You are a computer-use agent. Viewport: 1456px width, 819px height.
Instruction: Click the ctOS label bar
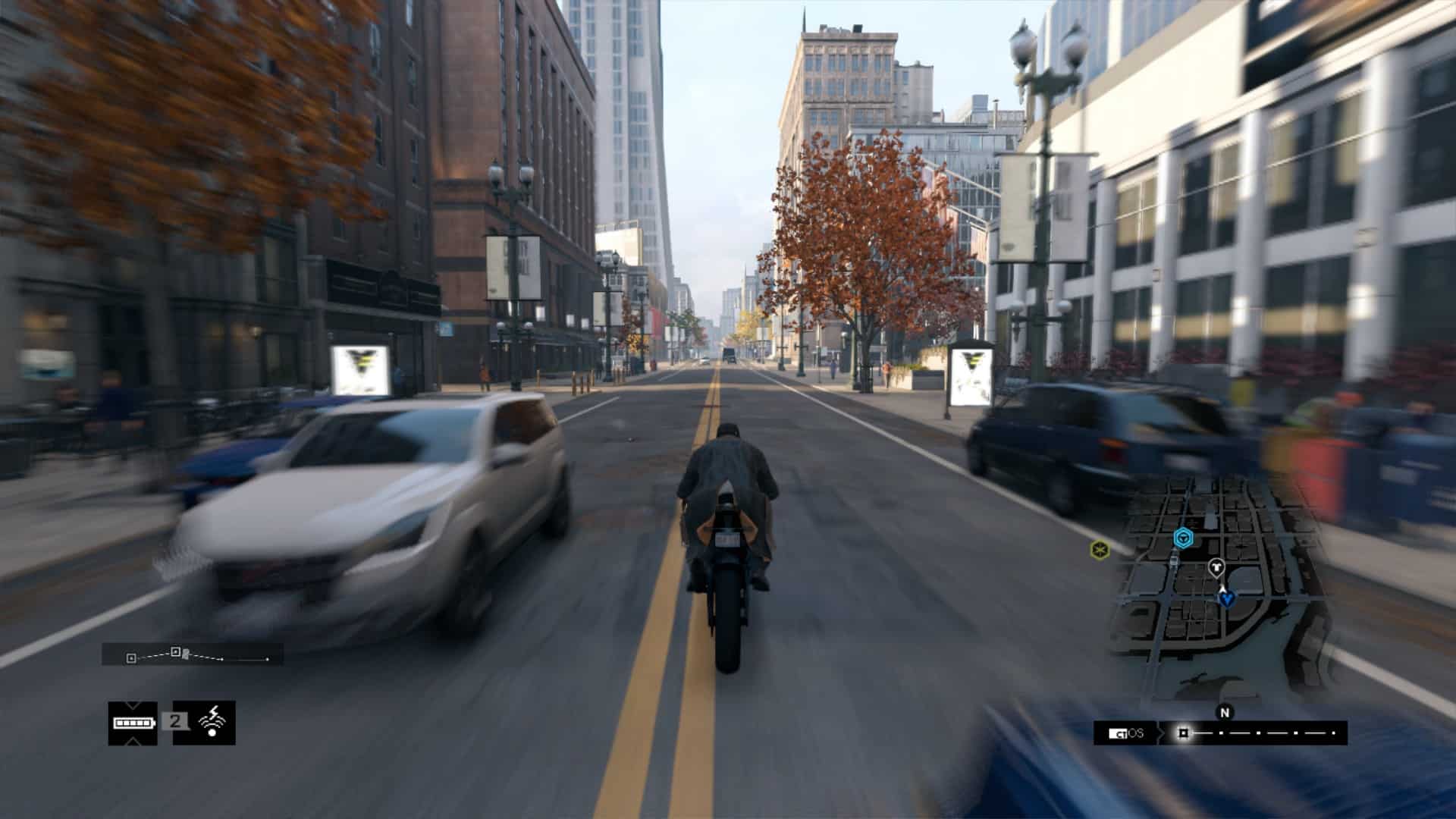(x=1125, y=733)
